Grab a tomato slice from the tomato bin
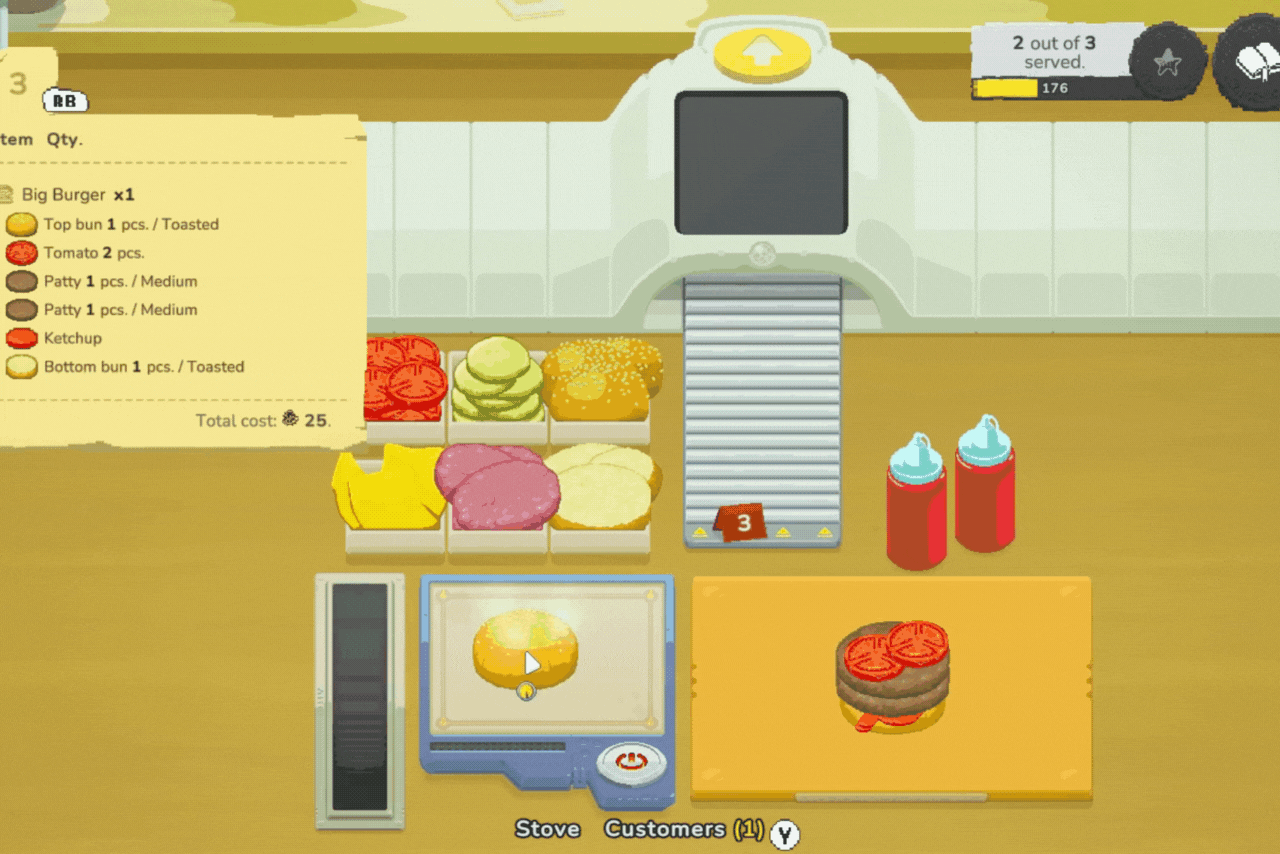Screen dimensions: 1280x854 click(x=405, y=380)
